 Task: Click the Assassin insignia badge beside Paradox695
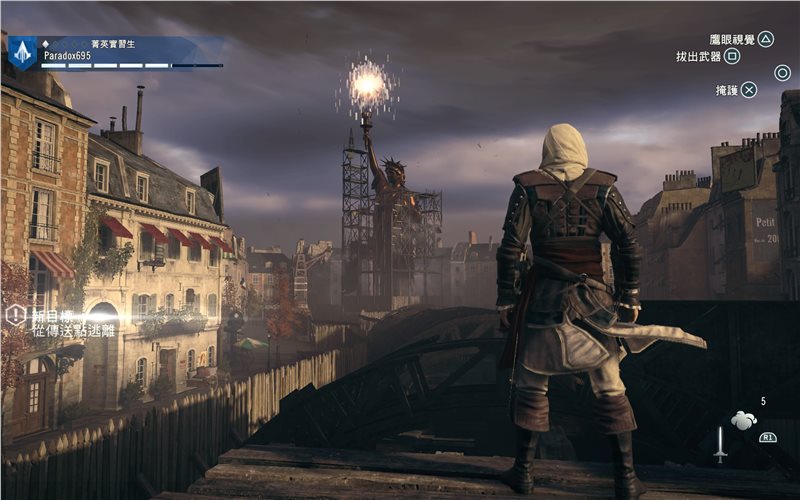(x=22, y=53)
